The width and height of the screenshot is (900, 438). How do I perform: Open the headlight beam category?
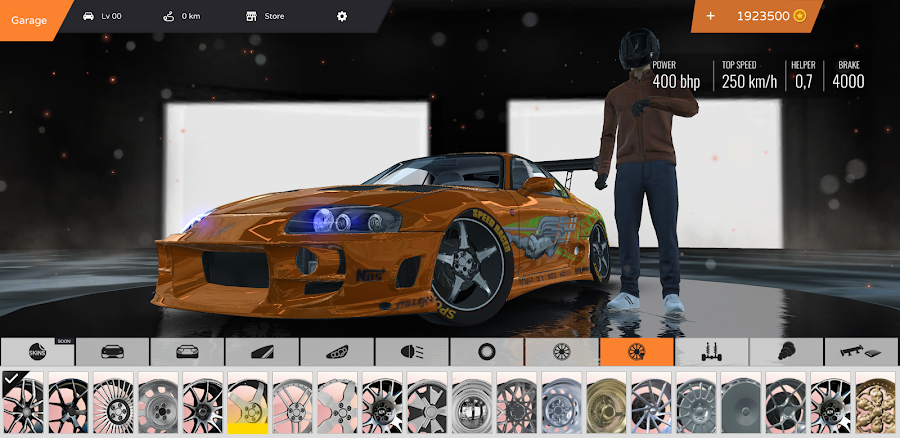[x=412, y=352]
